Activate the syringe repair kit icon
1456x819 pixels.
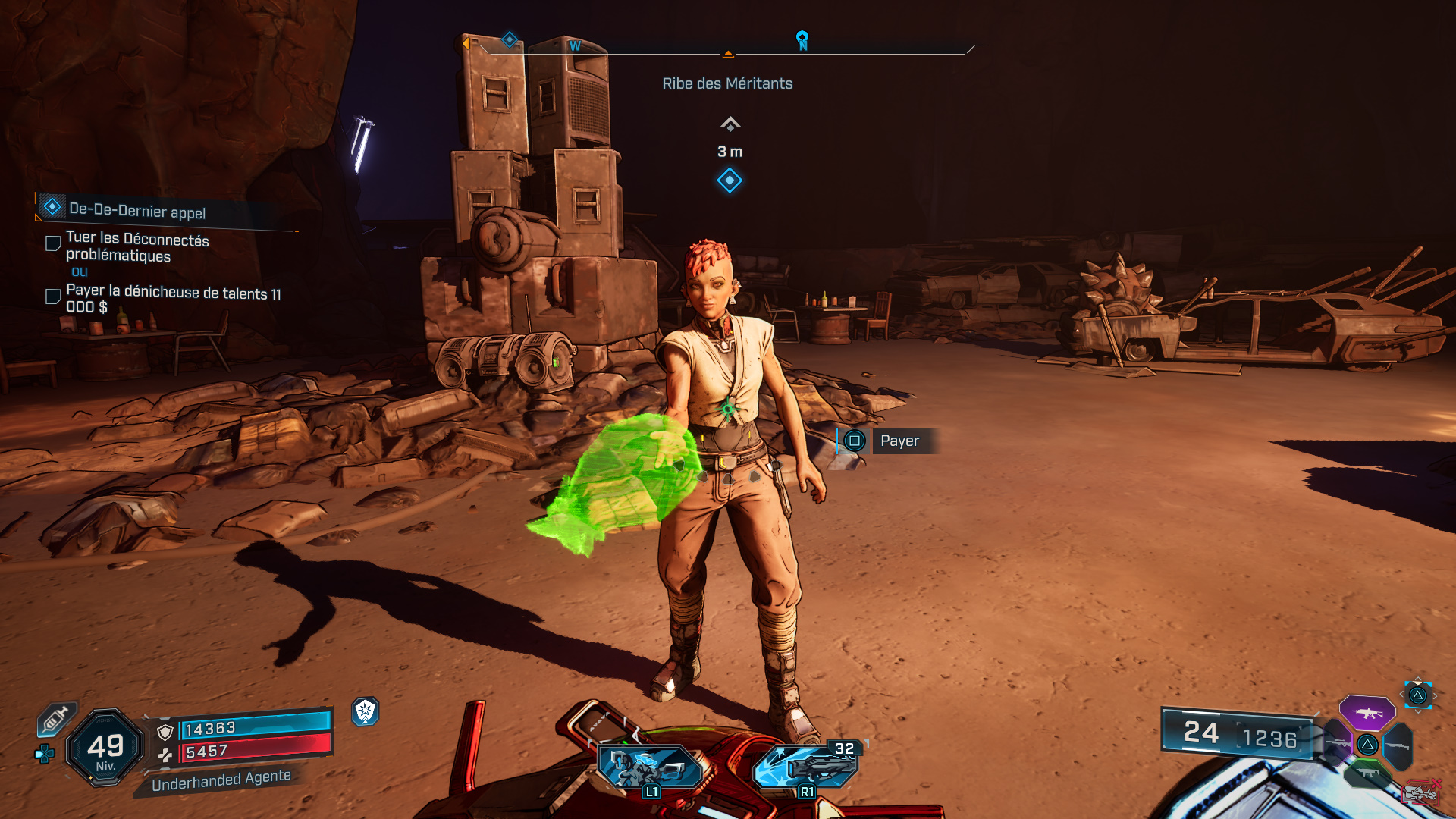55,718
